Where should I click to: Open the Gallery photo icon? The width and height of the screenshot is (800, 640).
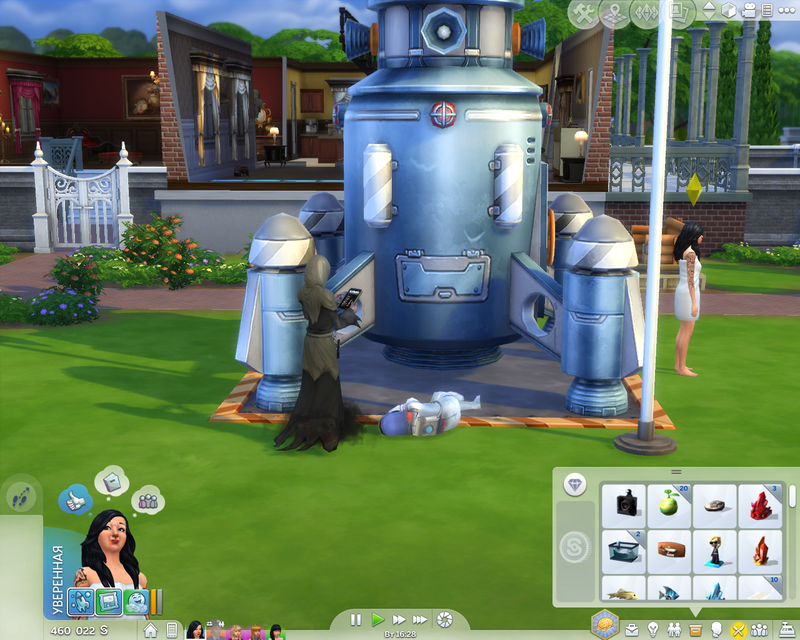[681, 13]
